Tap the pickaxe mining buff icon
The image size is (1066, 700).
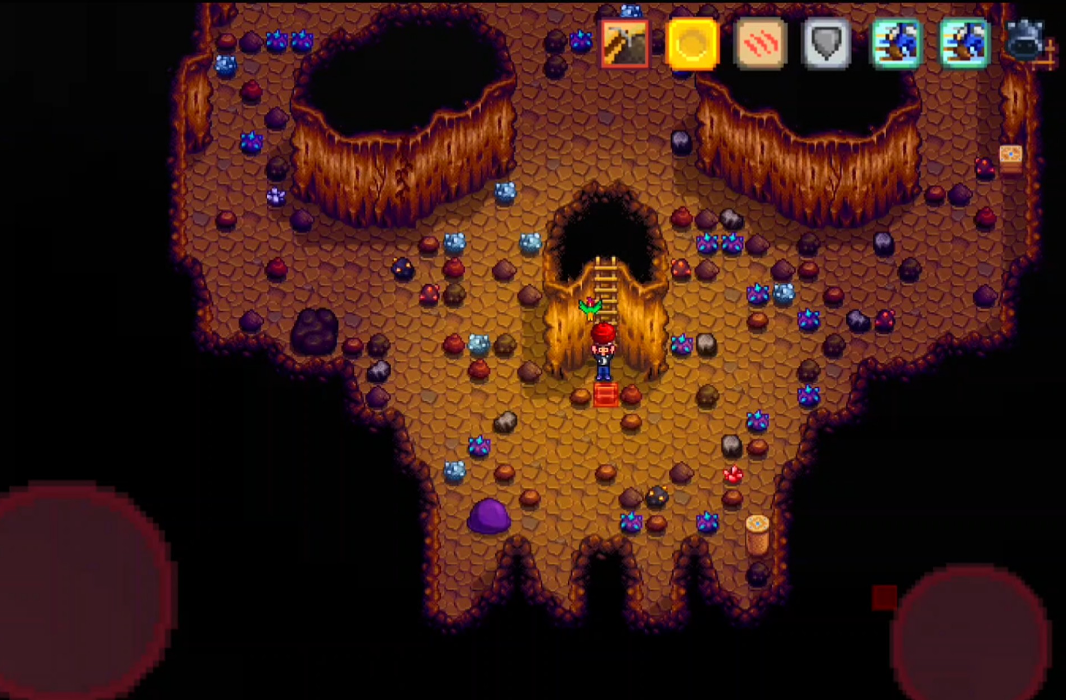point(625,44)
